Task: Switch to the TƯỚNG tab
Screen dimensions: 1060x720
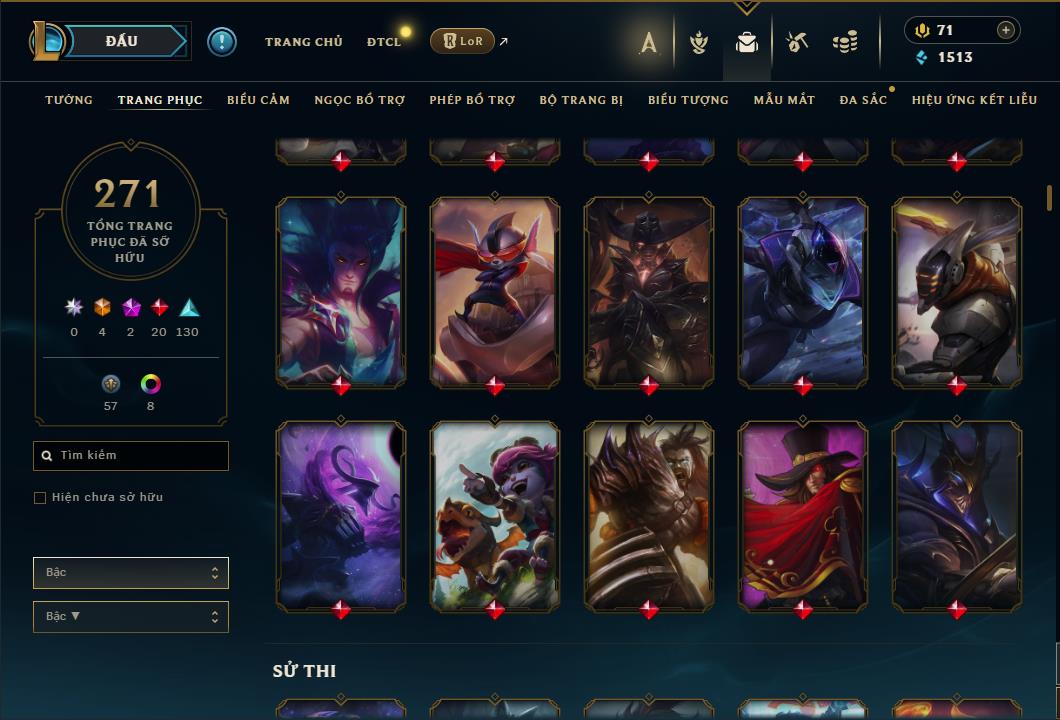Action: [x=69, y=100]
